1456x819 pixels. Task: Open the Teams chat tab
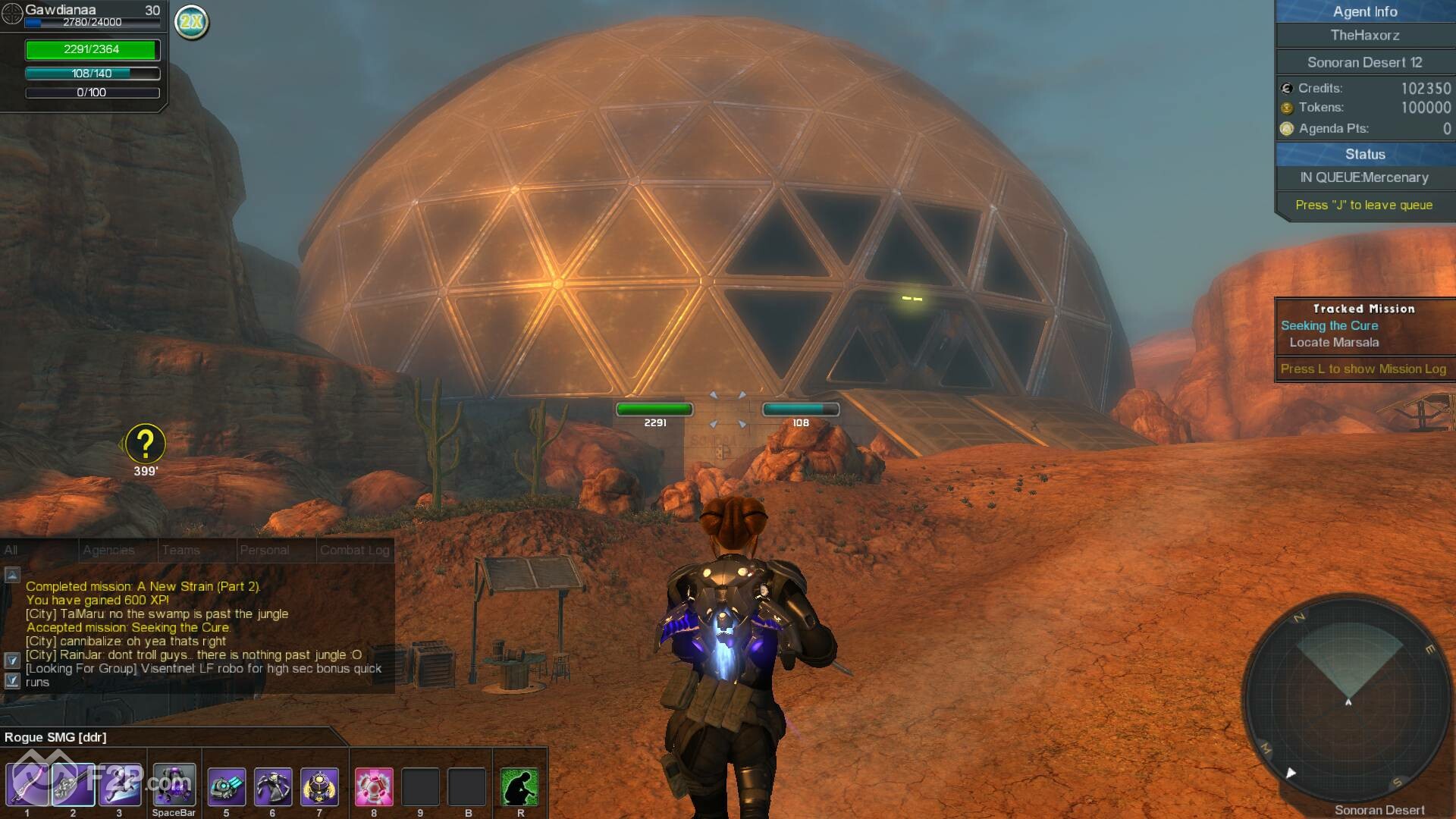[181, 551]
